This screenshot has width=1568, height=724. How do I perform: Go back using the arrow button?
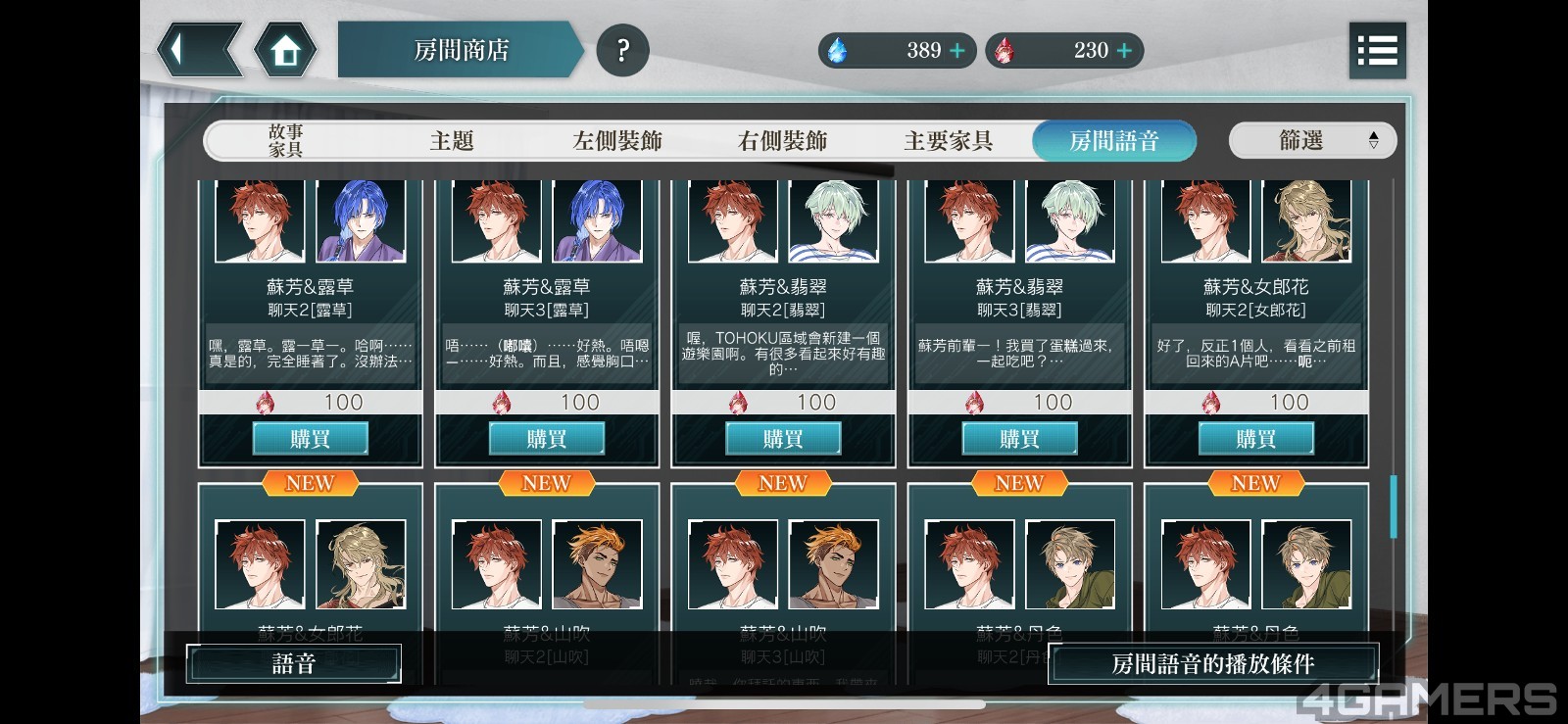pyautogui.click(x=198, y=50)
